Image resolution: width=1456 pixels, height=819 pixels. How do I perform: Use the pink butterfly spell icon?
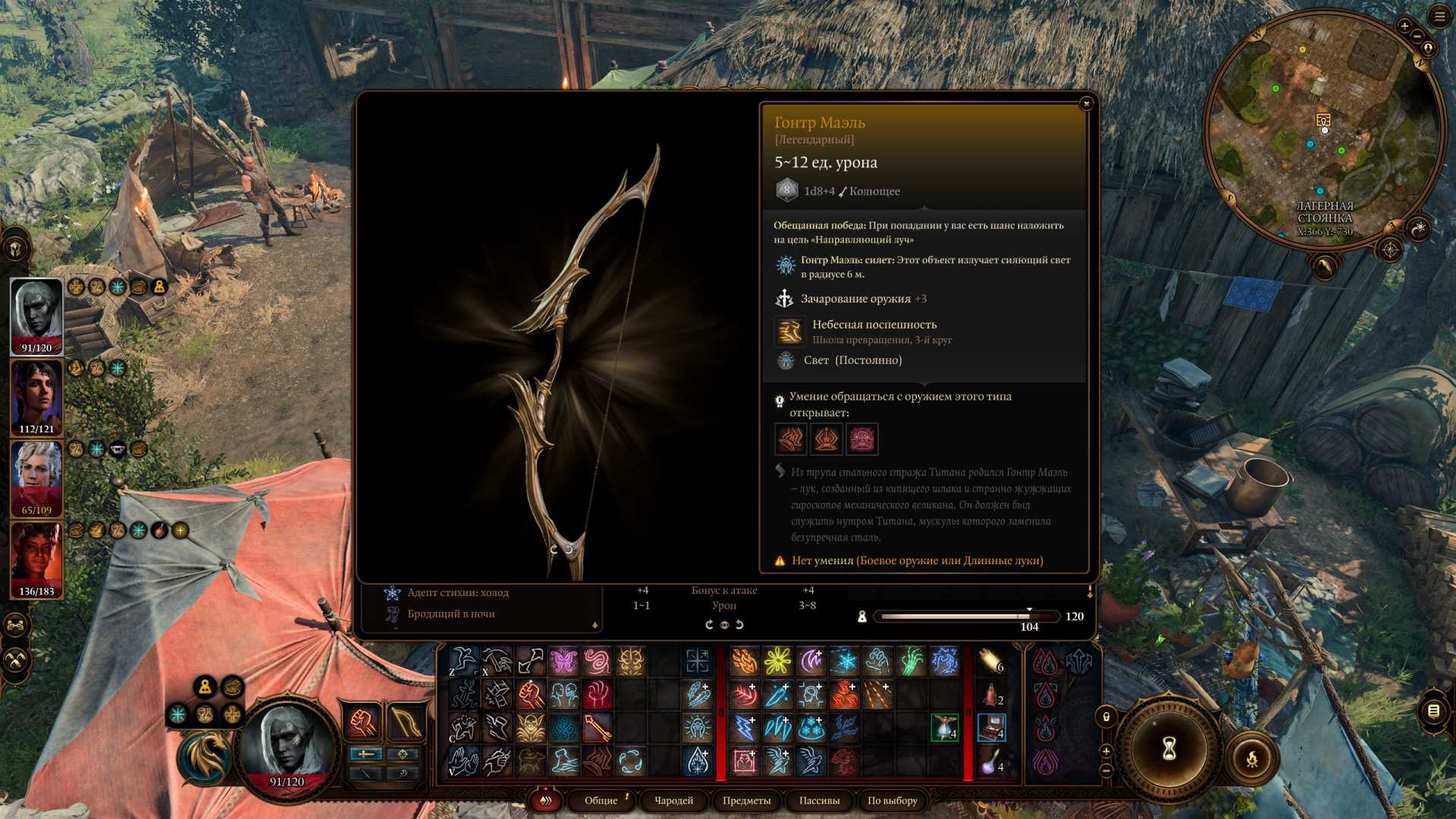point(563,661)
